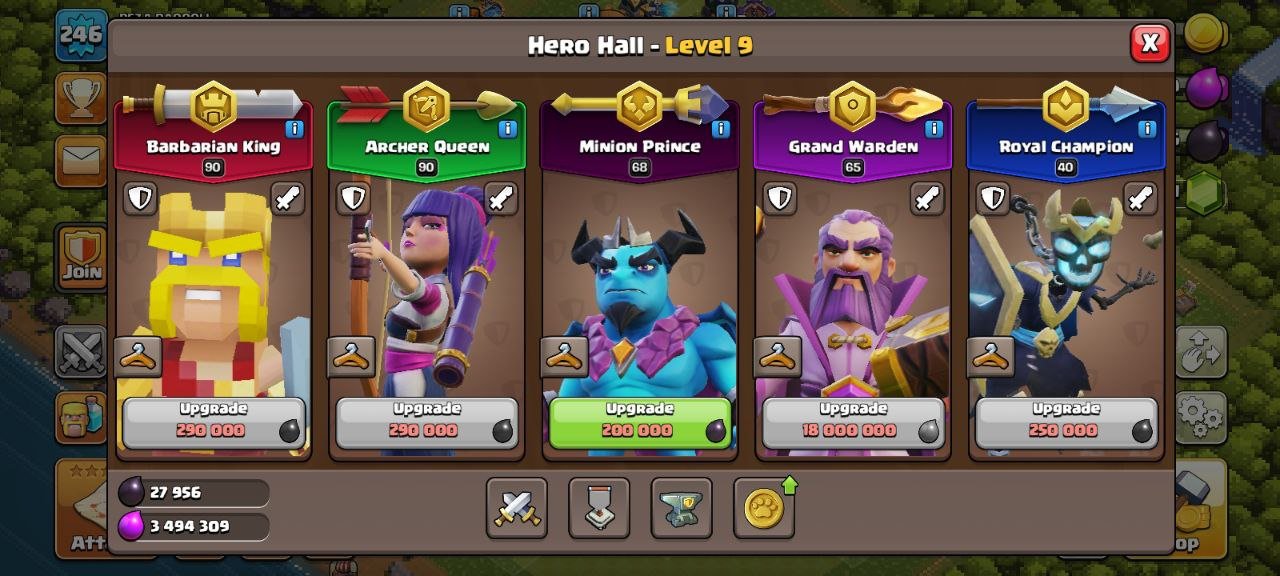
Task: Open the crossed swords hero button
Action: [517, 508]
